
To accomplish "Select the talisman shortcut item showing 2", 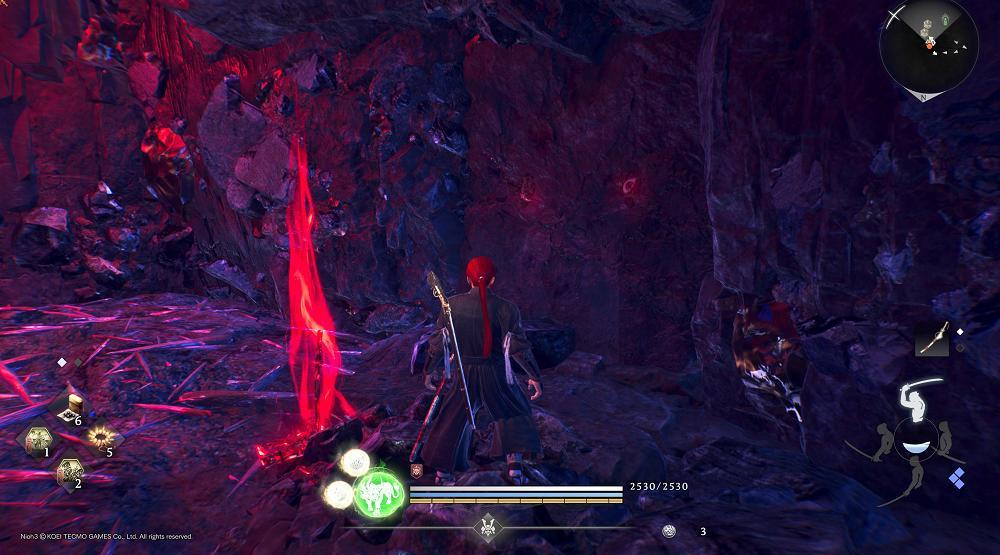I will [x=69, y=470].
